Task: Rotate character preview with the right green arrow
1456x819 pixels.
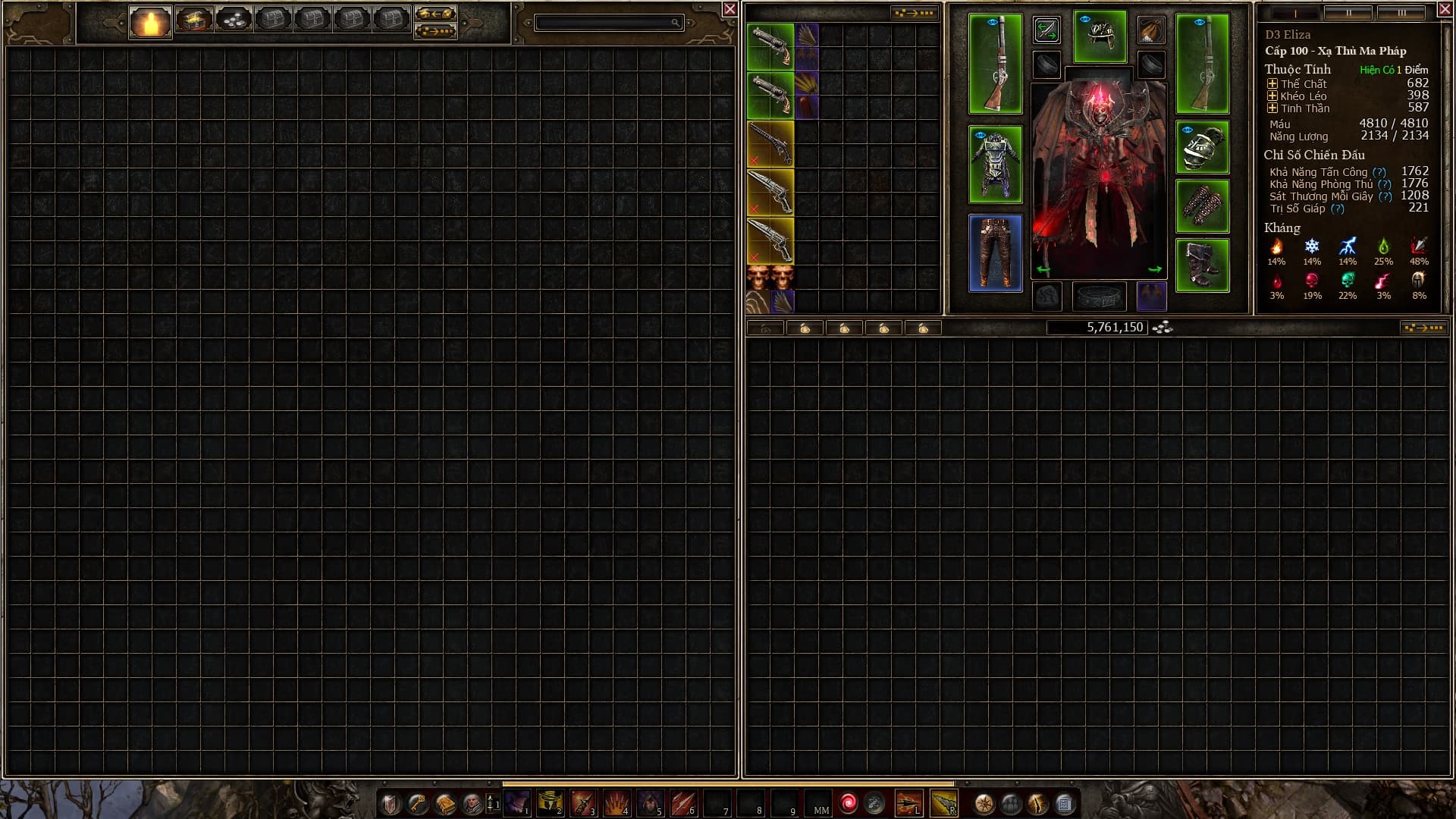Action: tap(1154, 269)
